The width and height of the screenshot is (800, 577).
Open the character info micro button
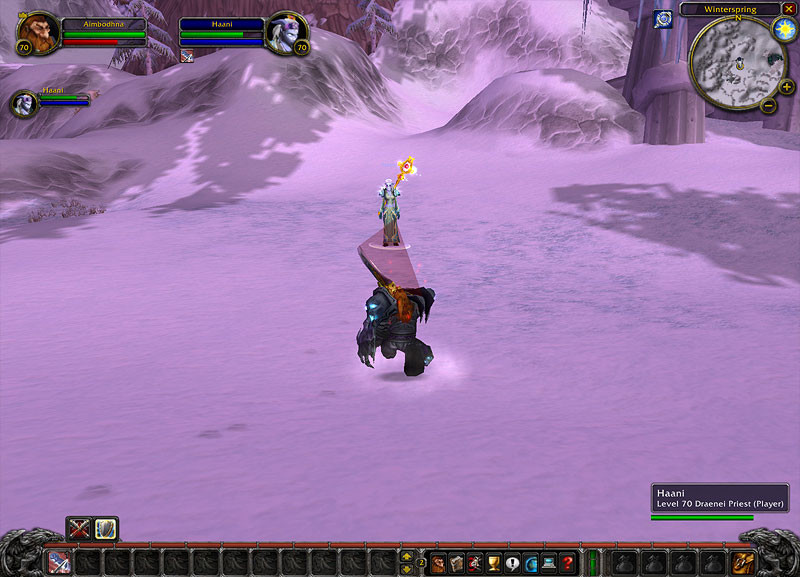point(438,563)
